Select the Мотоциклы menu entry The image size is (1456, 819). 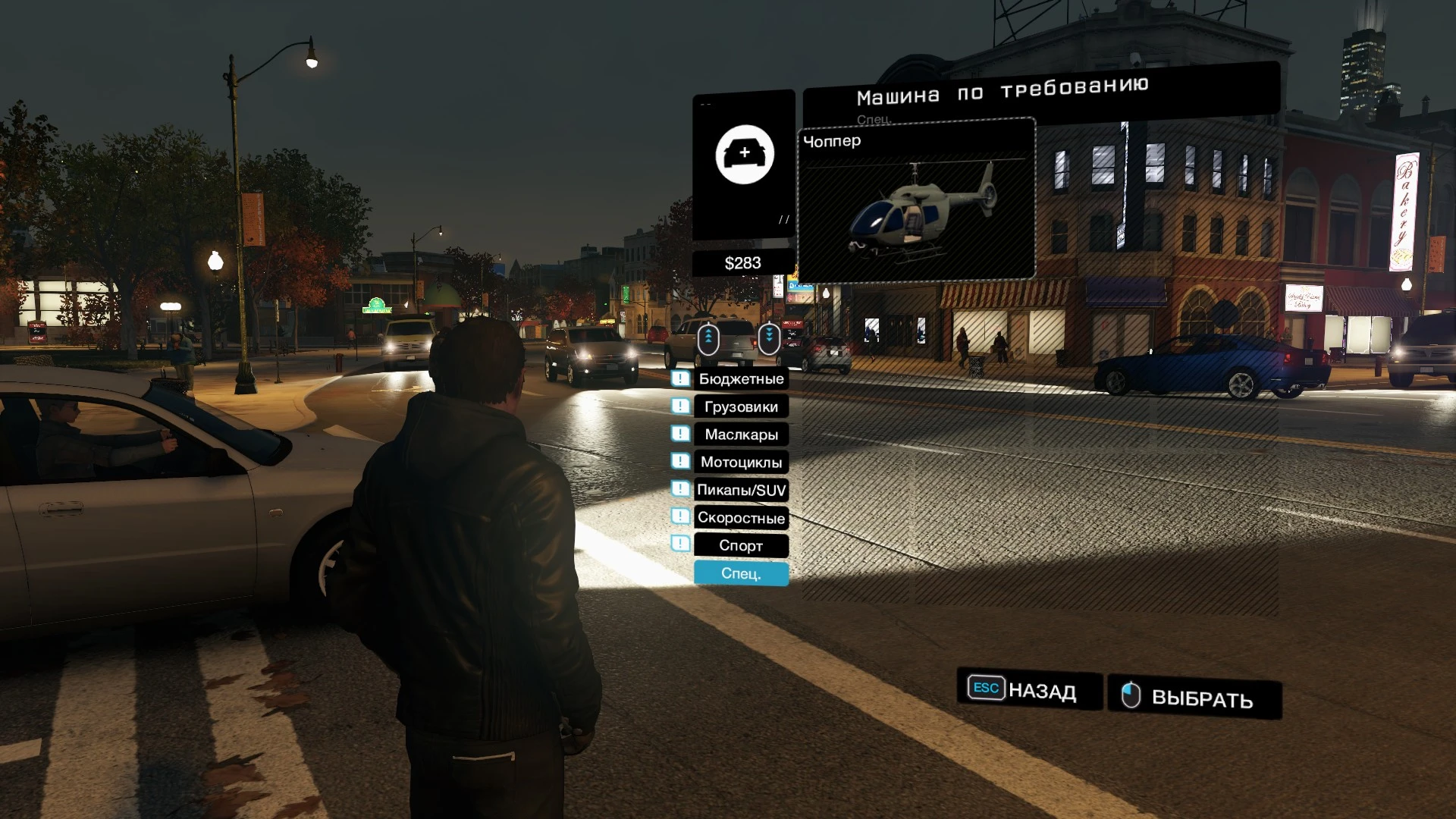740,462
